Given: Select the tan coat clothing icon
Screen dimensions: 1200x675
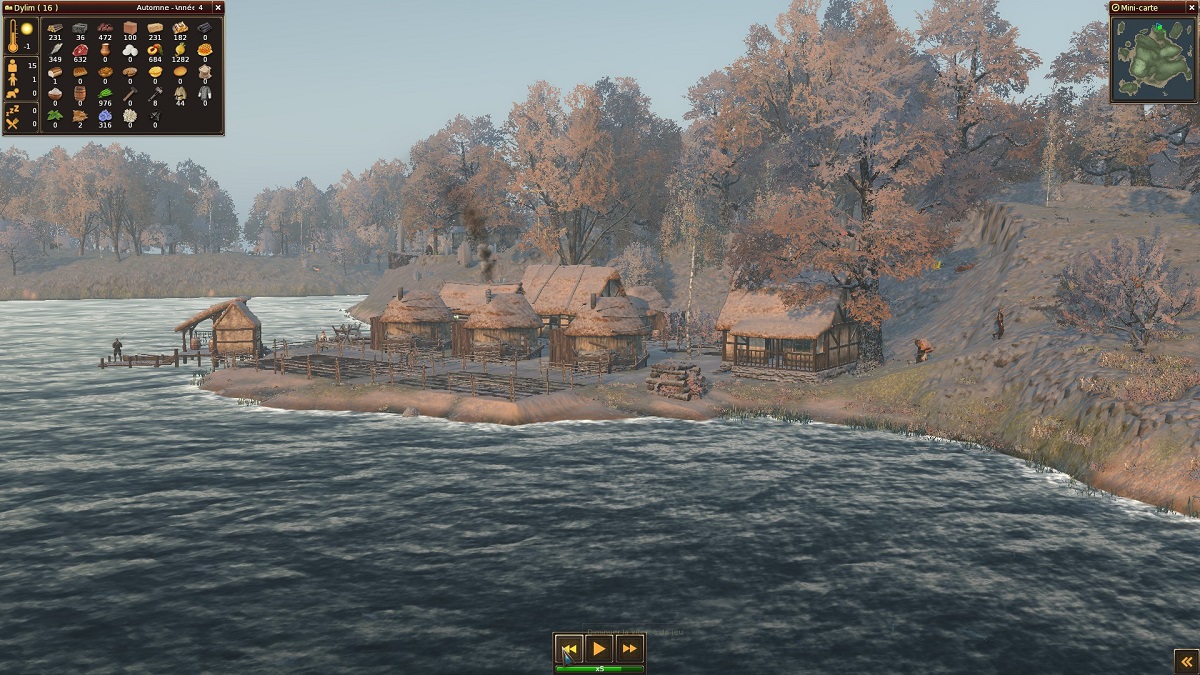Looking at the screenshot, I should (x=180, y=93).
